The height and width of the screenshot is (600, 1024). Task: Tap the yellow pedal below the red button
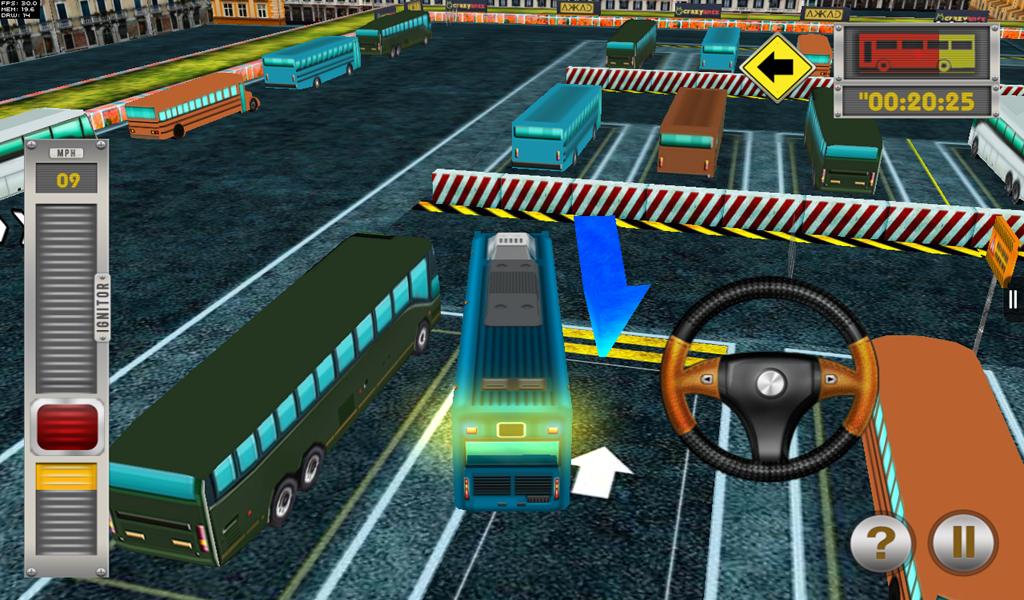tap(67, 476)
